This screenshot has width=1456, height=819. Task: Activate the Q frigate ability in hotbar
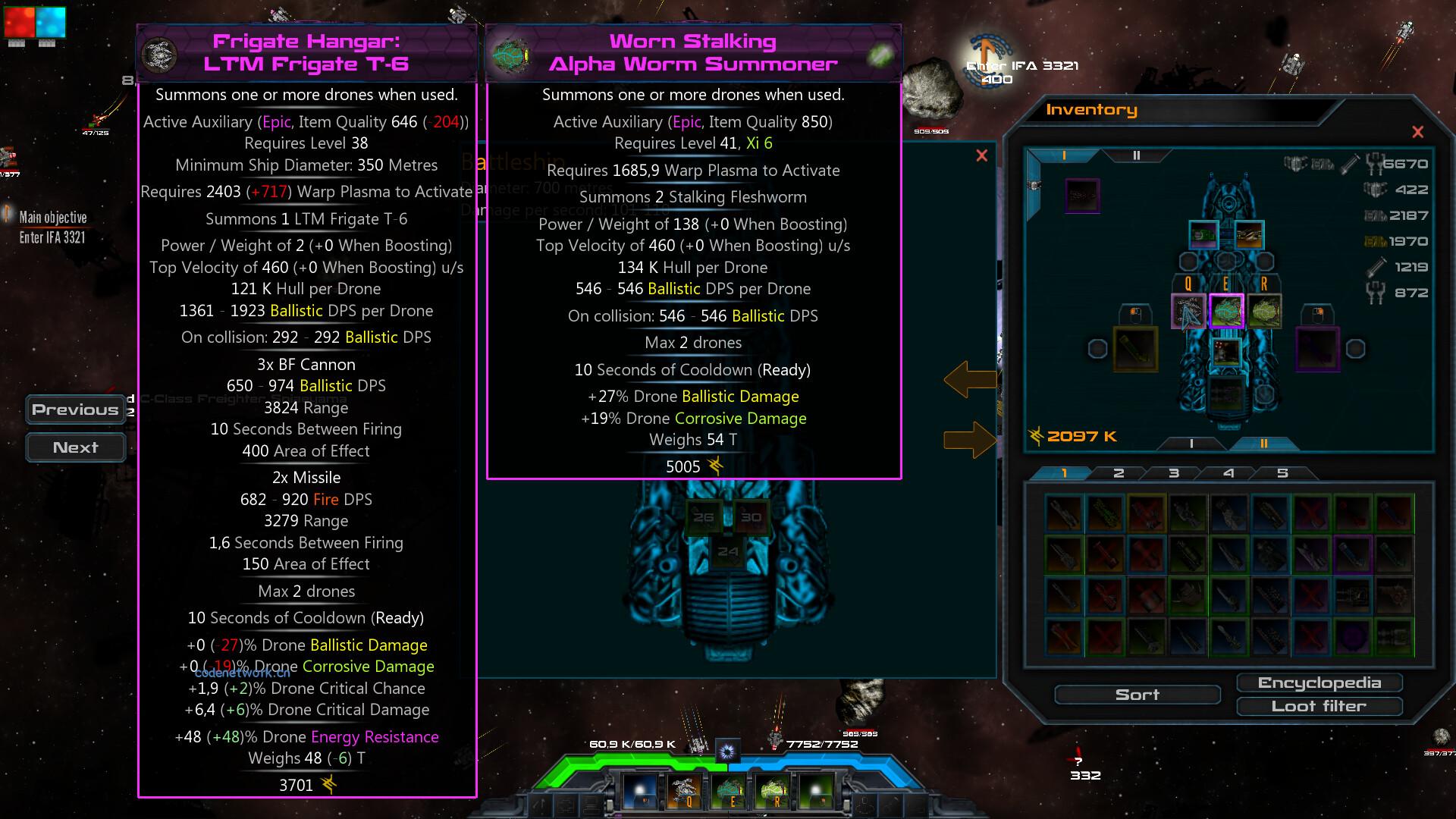pyautogui.click(x=686, y=791)
